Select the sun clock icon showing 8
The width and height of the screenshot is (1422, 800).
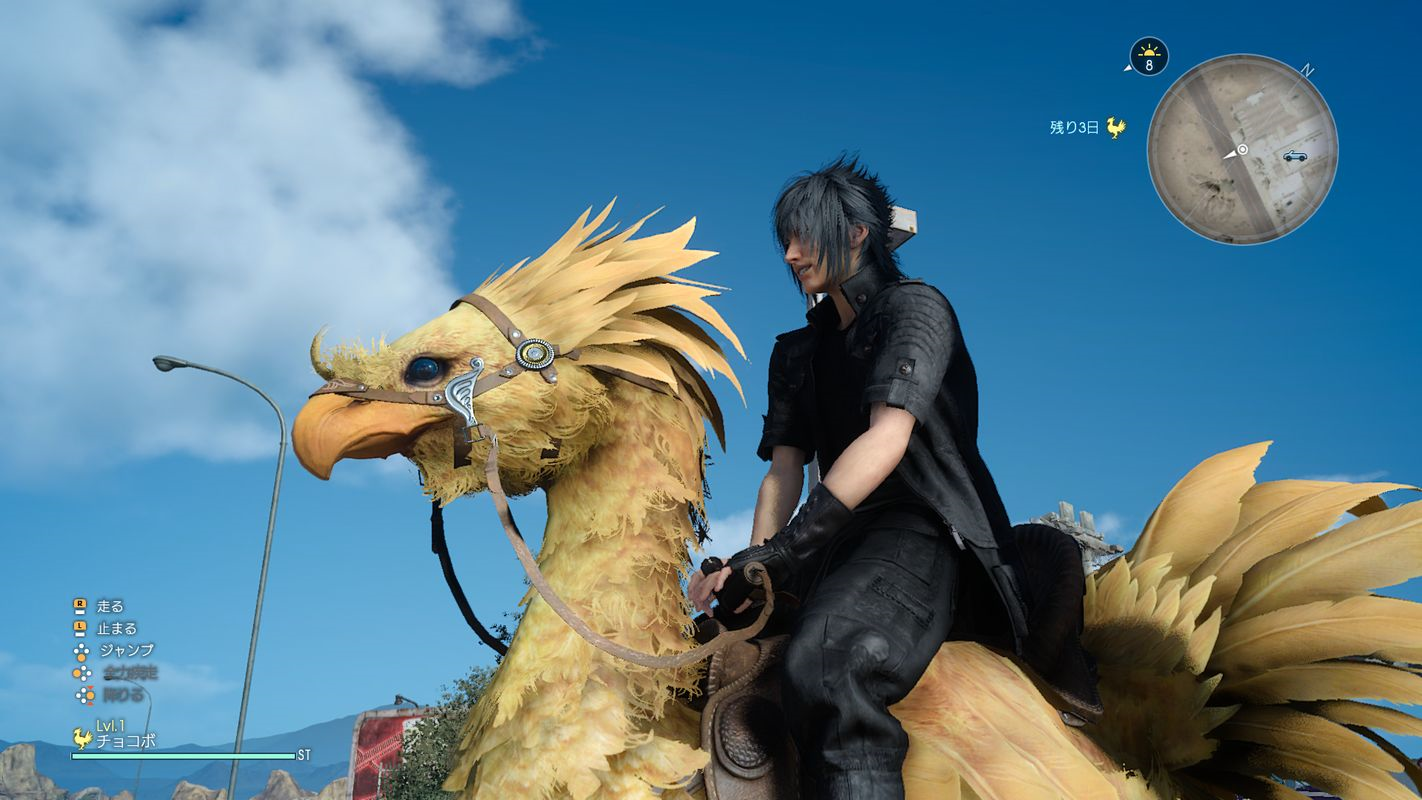1149,55
